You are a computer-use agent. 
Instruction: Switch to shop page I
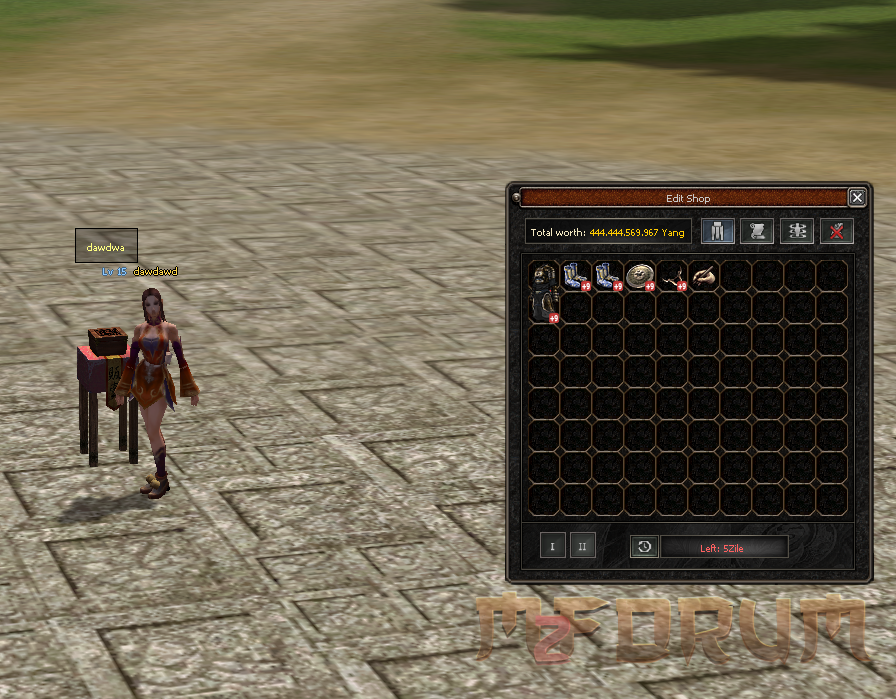(x=553, y=546)
